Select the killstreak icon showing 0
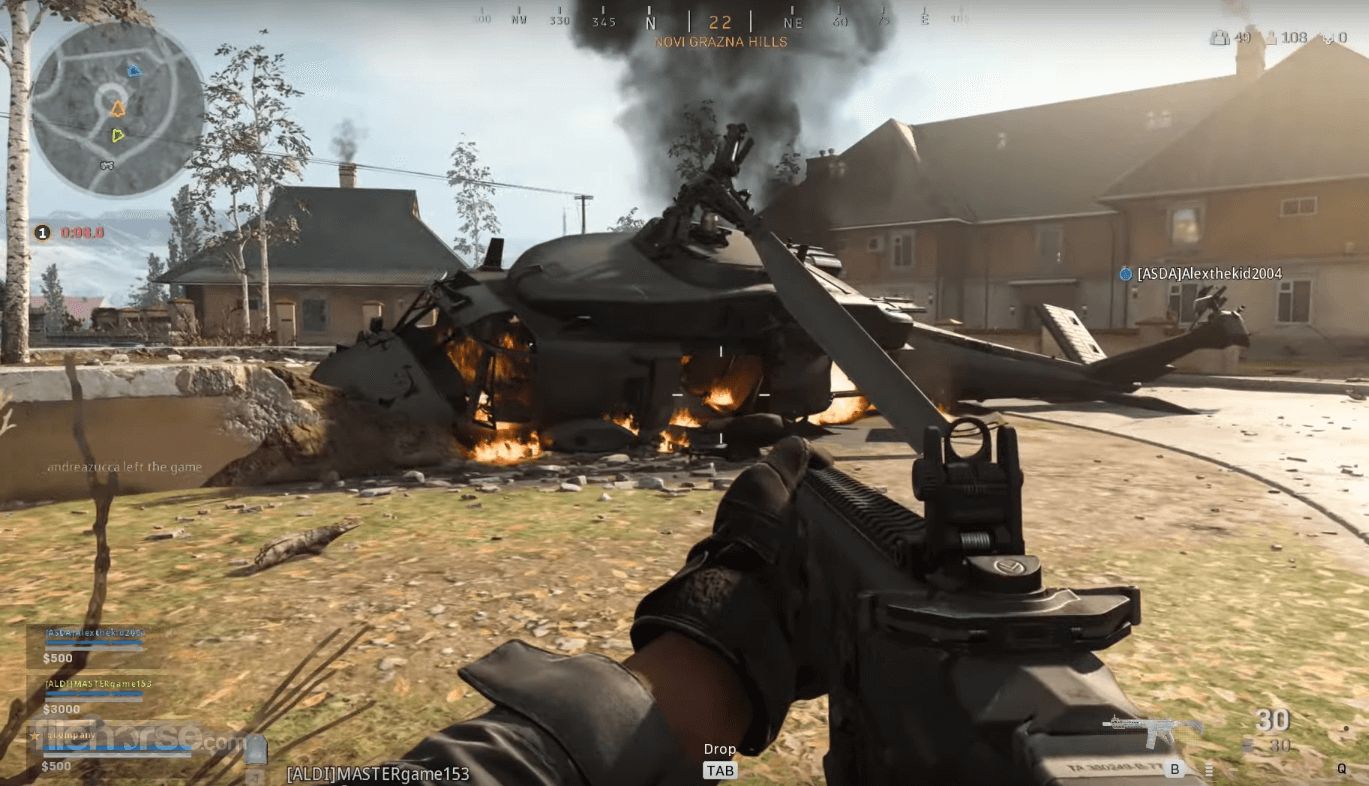The image size is (1369, 786). pyautogui.click(x=1328, y=38)
